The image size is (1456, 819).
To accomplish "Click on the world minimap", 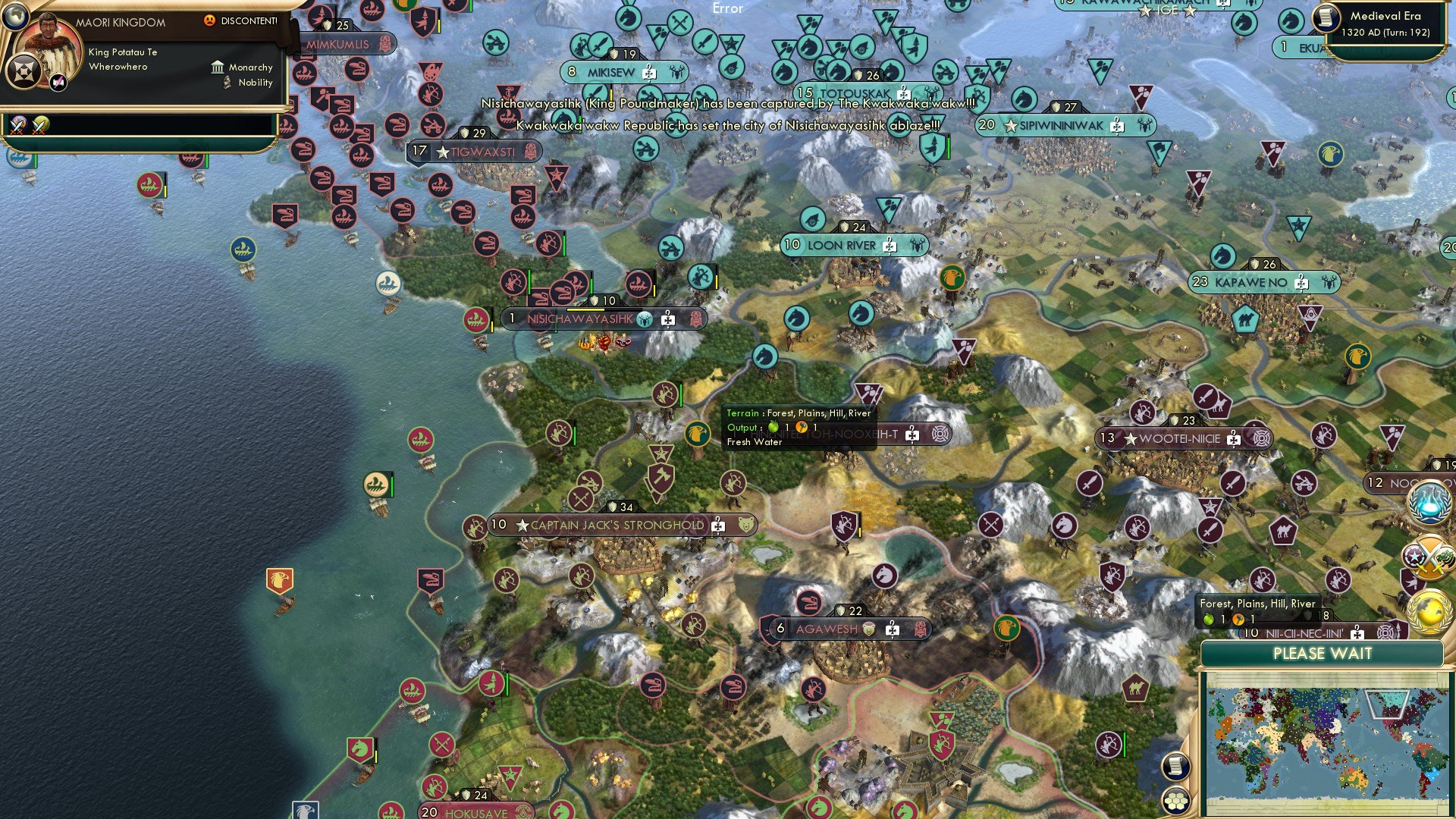I will [1322, 743].
